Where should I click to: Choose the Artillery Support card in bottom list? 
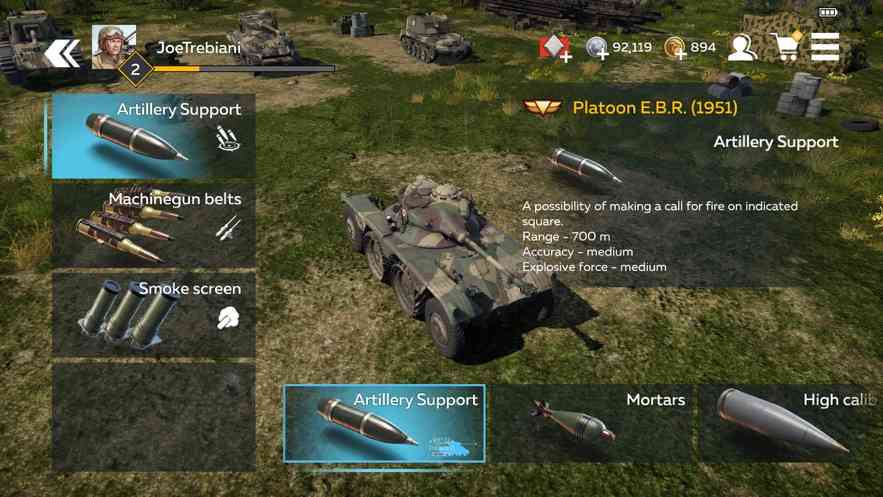[385, 423]
